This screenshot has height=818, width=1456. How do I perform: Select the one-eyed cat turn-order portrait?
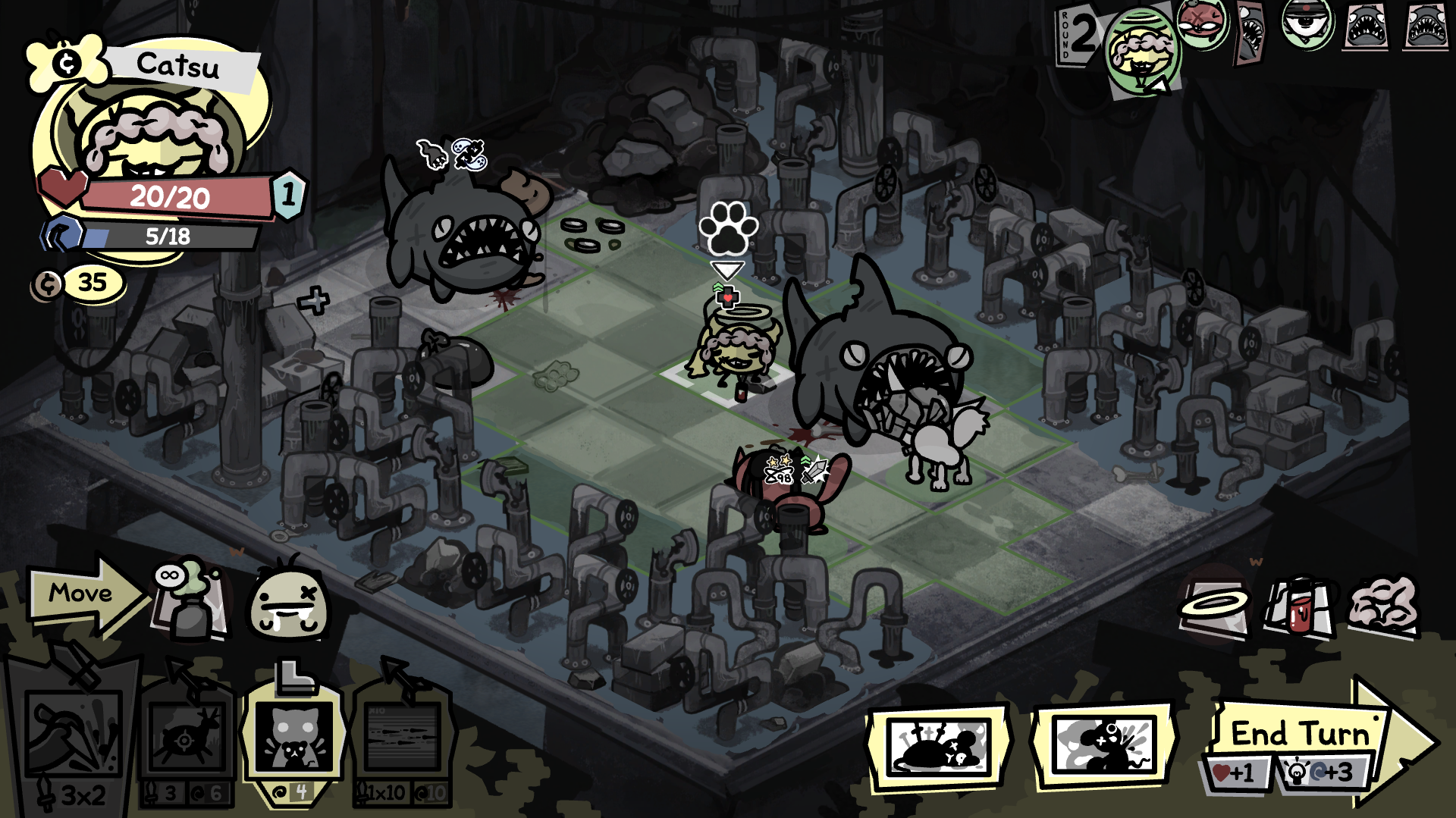click(x=1307, y=24)
